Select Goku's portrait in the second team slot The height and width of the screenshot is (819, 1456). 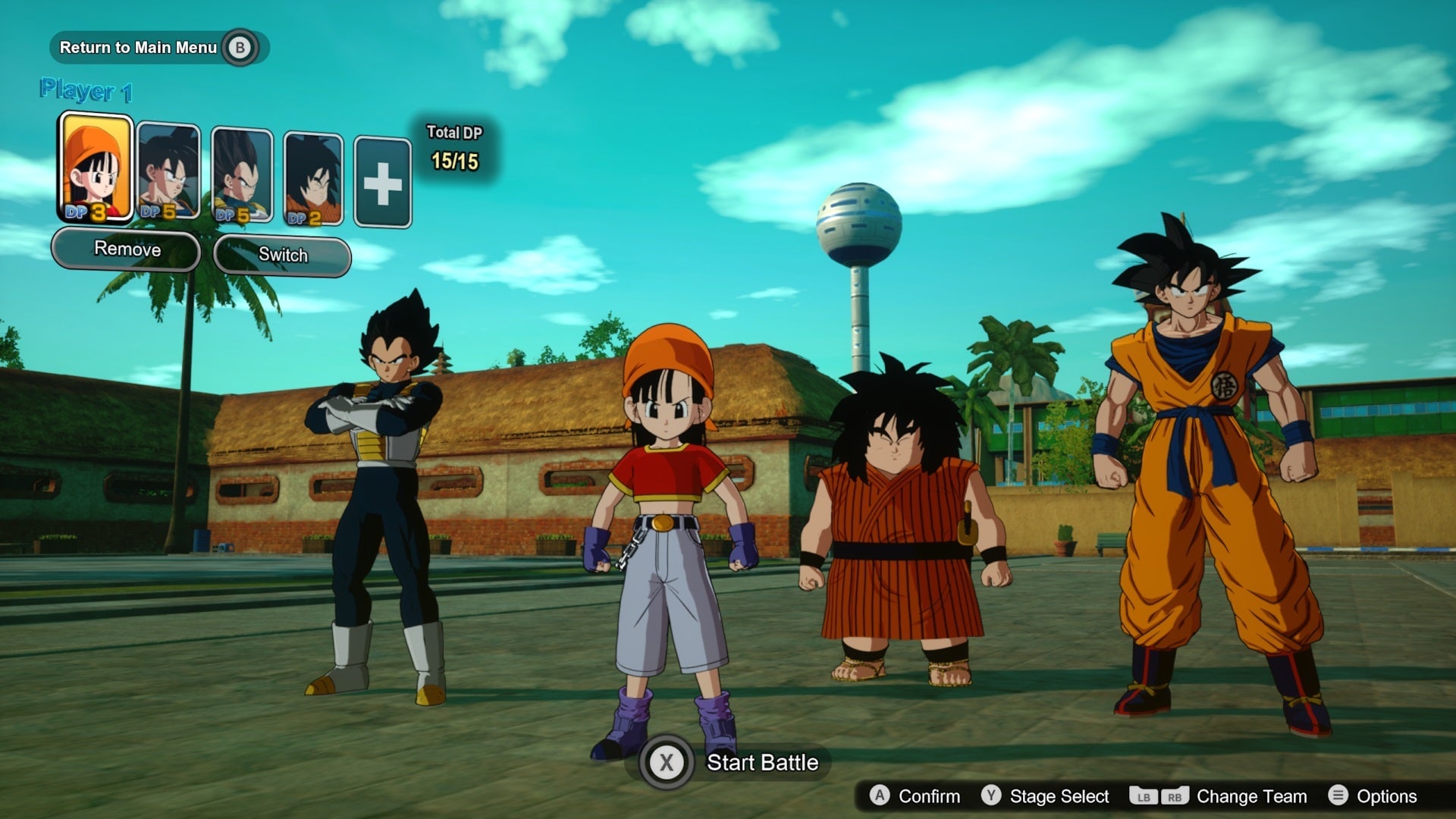click(x=168, y=171)
